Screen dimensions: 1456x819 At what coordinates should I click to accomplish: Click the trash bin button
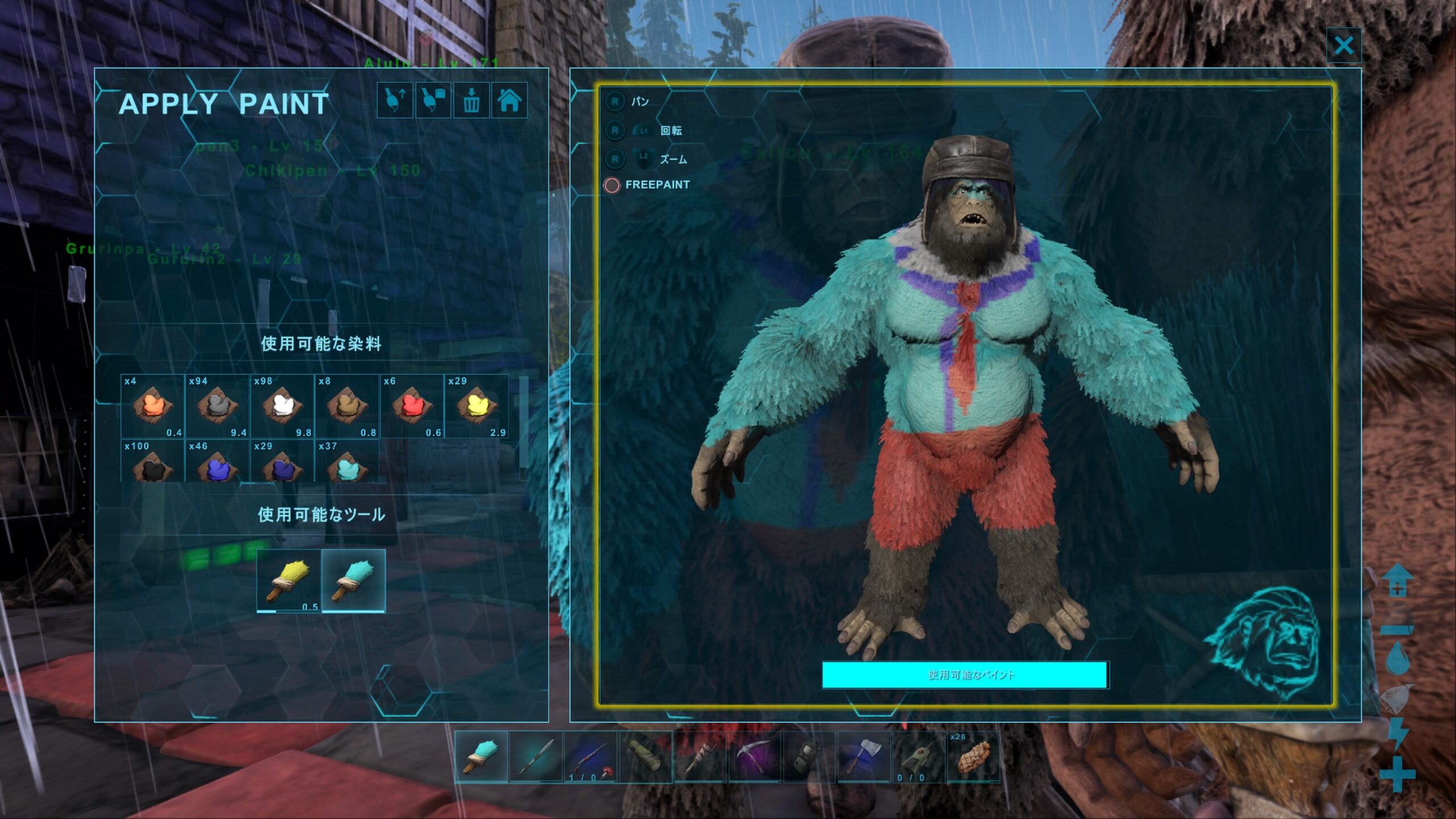[471, 101]
